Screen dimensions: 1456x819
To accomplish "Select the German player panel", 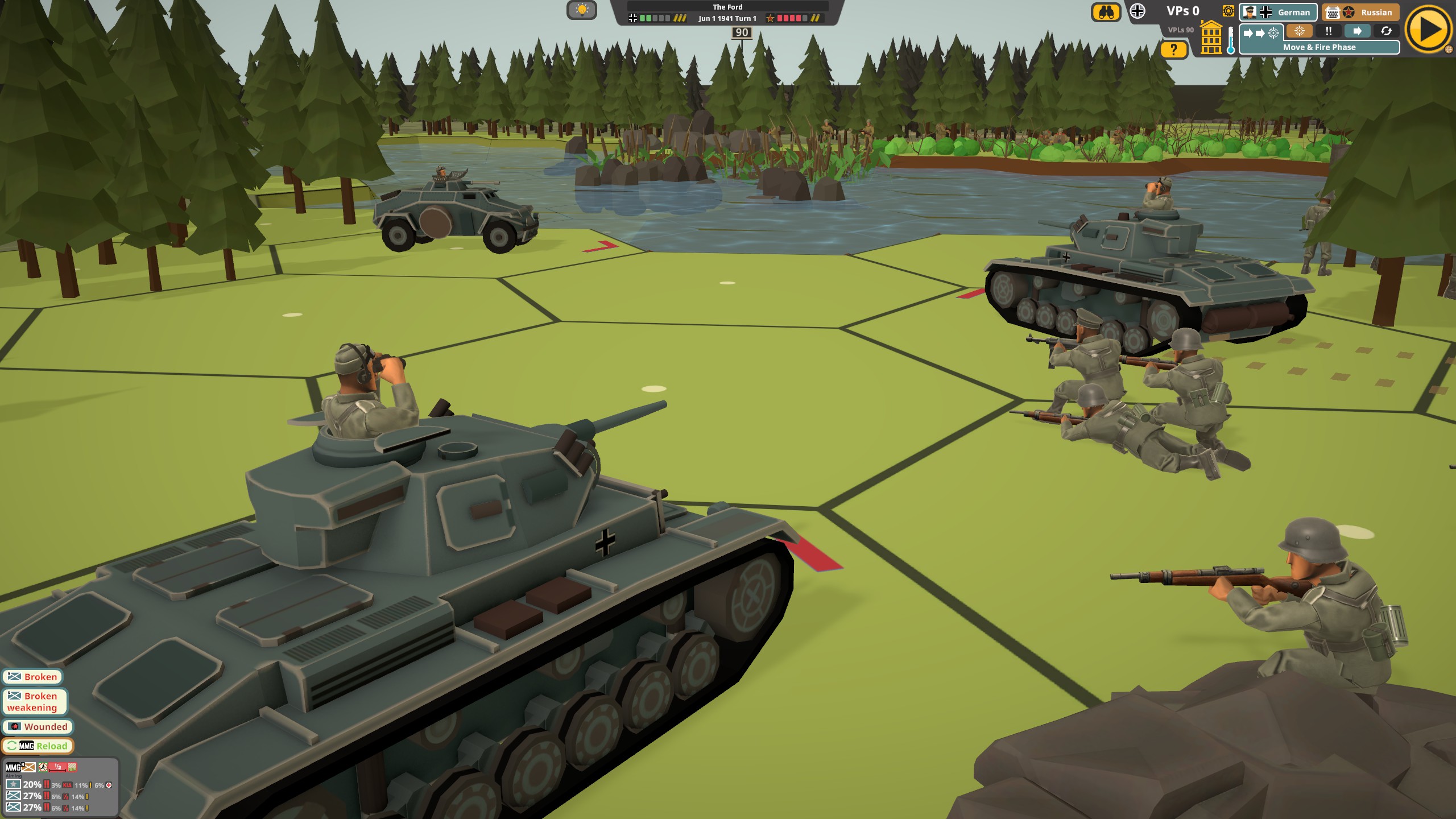I will pos(1277,12).
